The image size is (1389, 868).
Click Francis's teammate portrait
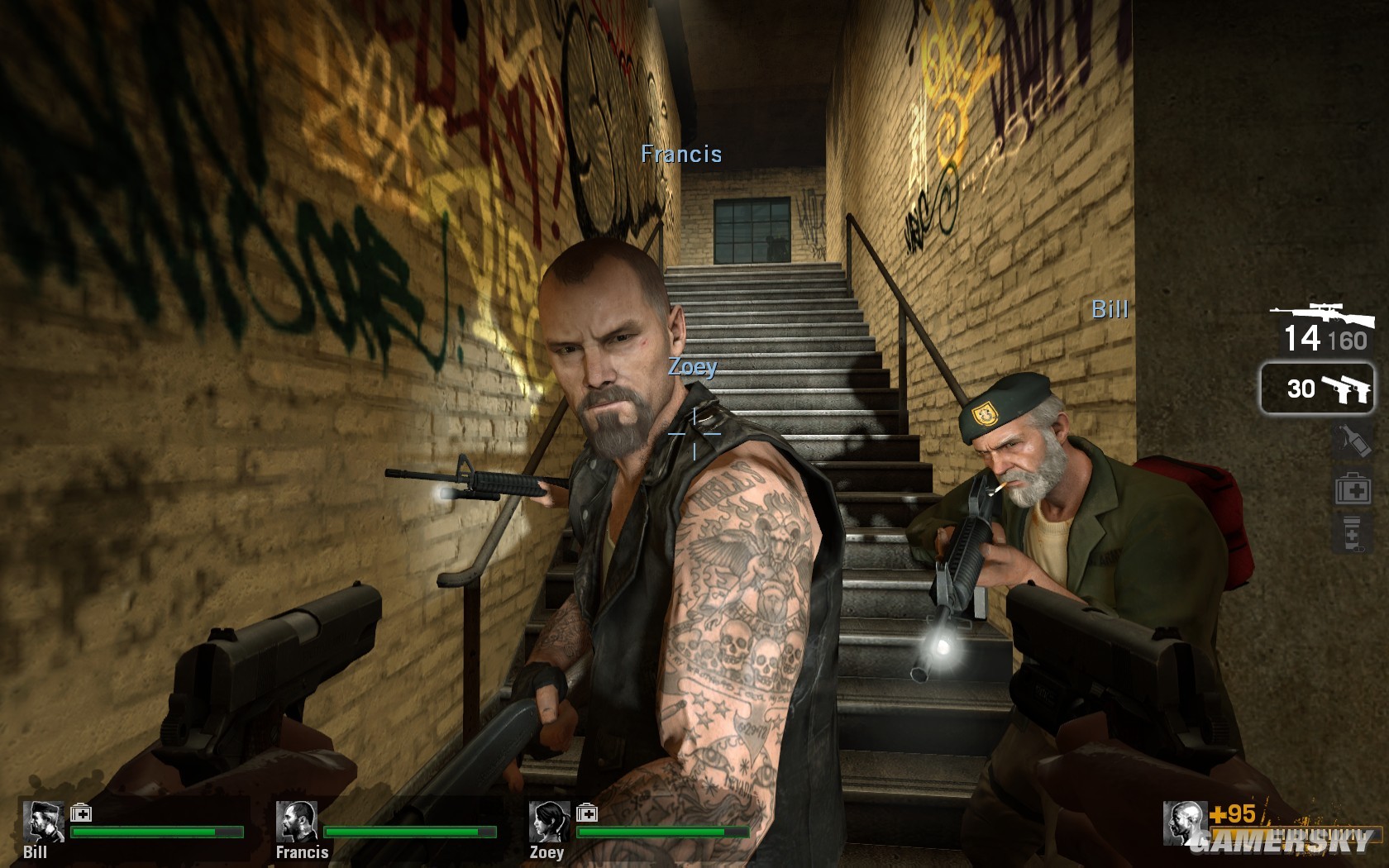click(x=296, y=821)
